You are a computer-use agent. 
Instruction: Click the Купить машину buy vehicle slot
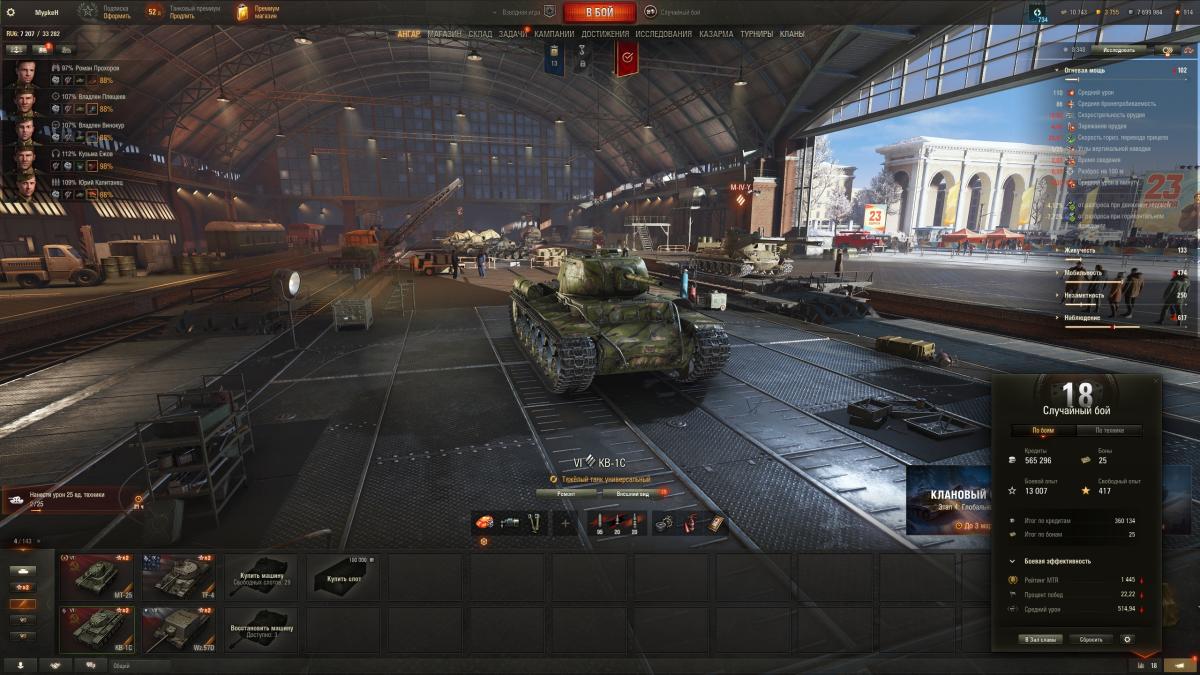[x=260, y=576]
